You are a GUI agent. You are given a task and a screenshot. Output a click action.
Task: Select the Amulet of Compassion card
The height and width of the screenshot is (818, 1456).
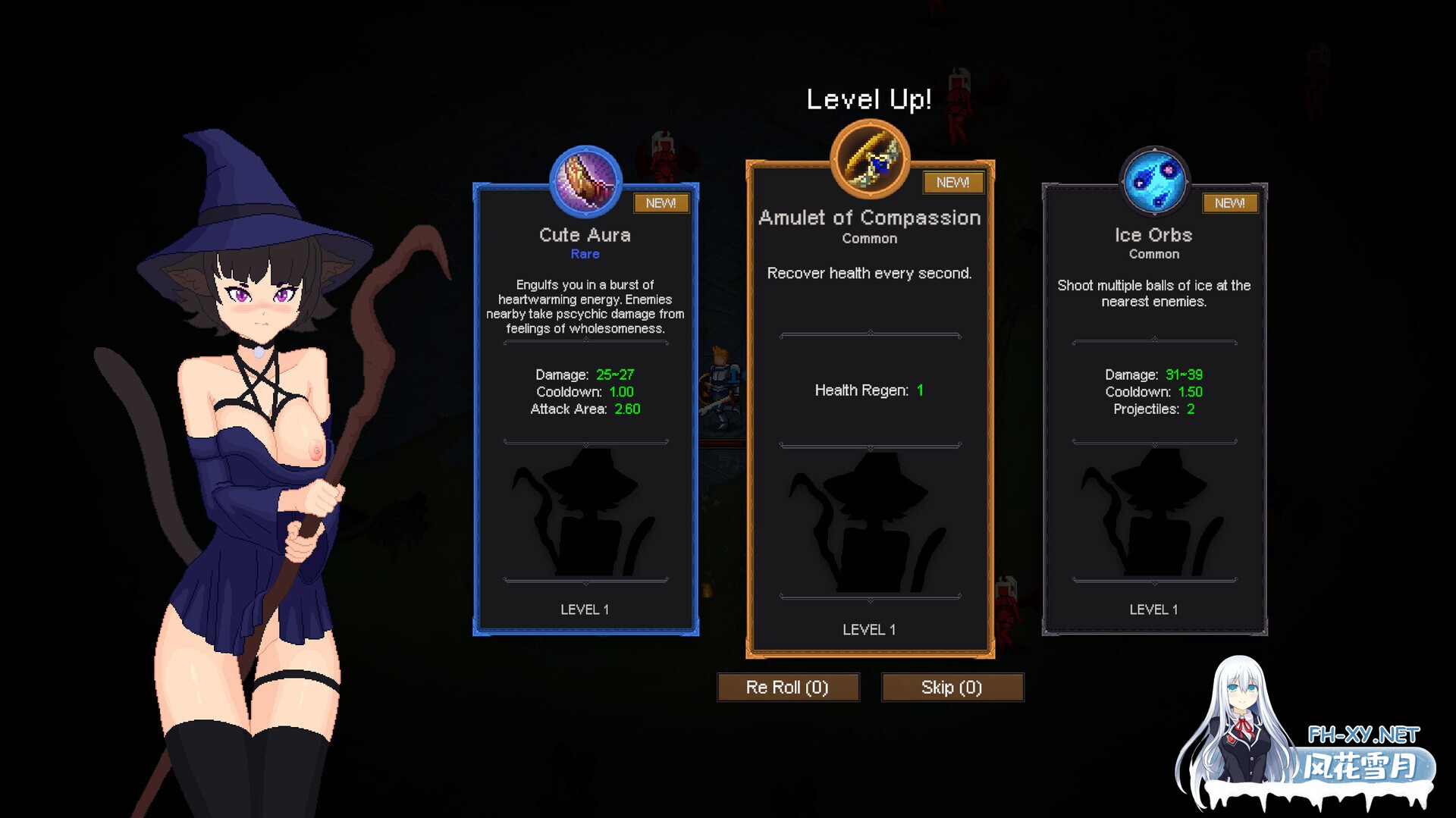(x=870, y=409)
